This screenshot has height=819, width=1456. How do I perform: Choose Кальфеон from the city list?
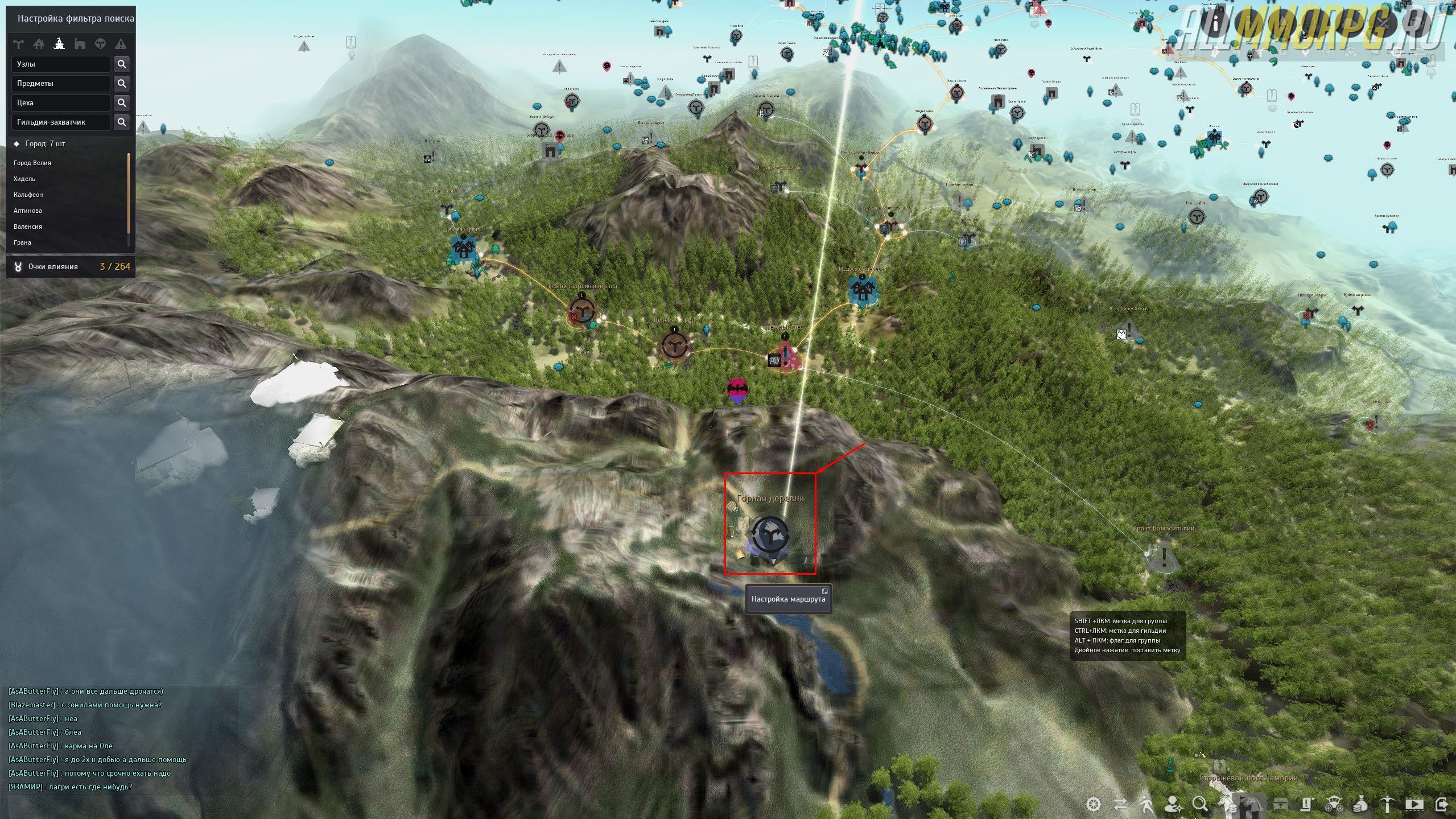28,195
